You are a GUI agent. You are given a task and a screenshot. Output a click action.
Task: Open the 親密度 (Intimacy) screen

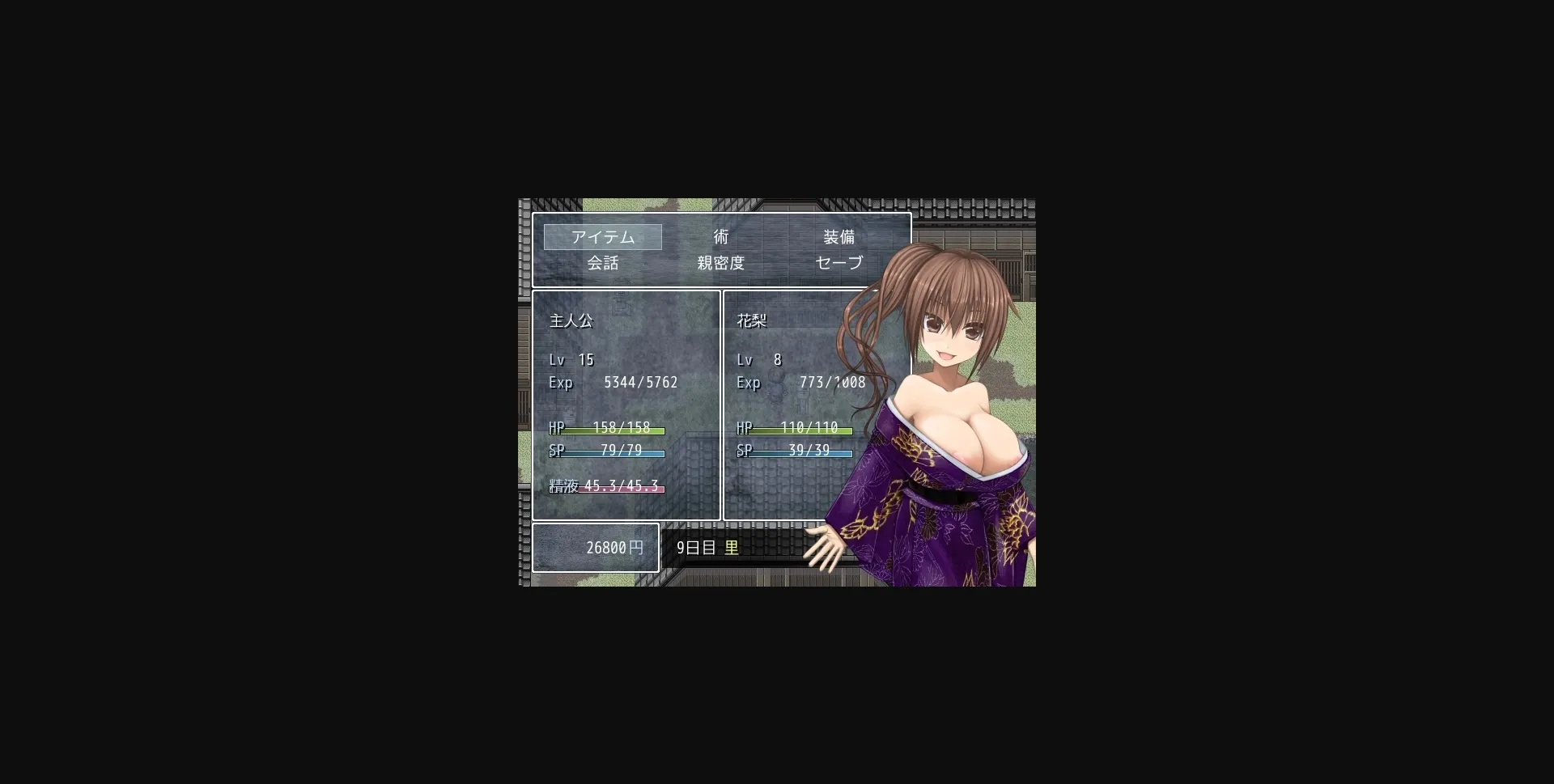720,262
